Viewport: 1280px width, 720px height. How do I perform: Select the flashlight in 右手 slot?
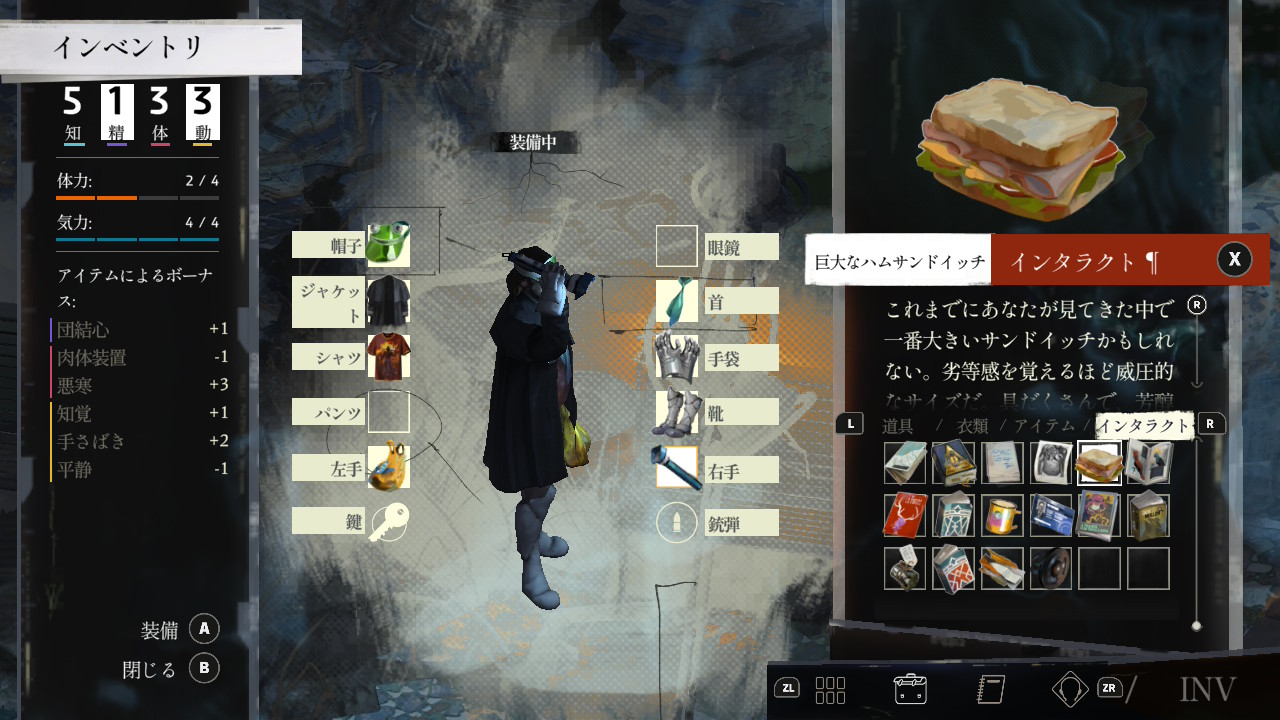[677, 468]
